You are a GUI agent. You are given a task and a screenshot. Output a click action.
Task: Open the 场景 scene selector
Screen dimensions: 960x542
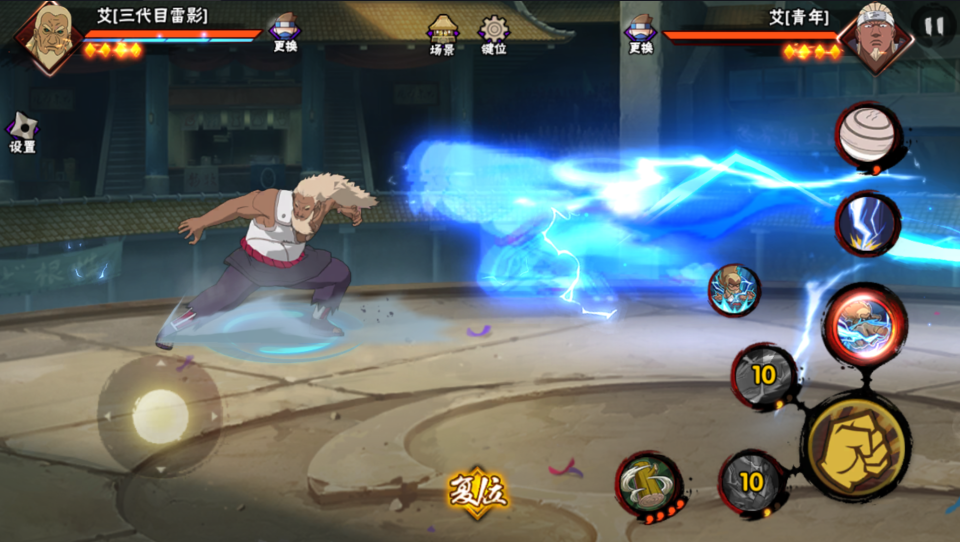click(x=442, y=34)
